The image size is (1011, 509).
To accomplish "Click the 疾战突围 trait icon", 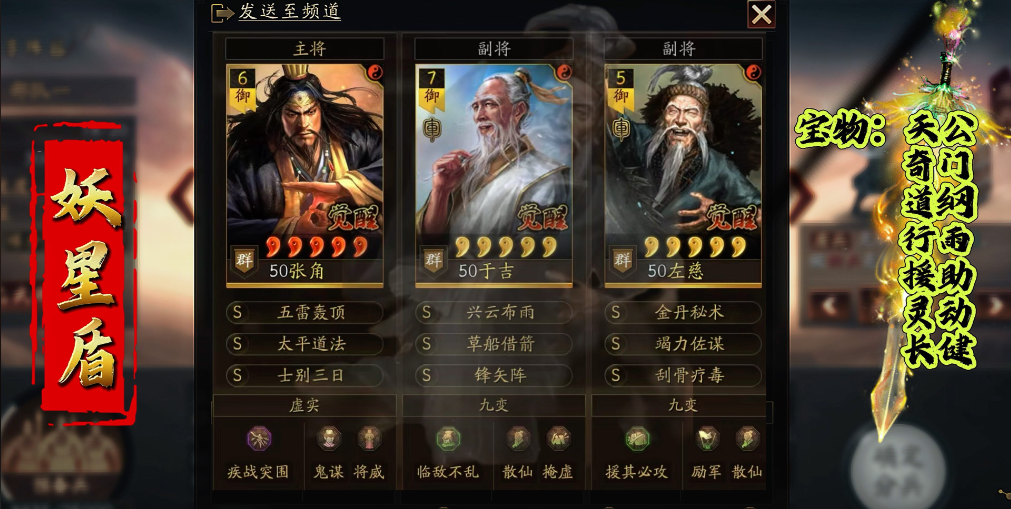I will [x=259, y=439].
